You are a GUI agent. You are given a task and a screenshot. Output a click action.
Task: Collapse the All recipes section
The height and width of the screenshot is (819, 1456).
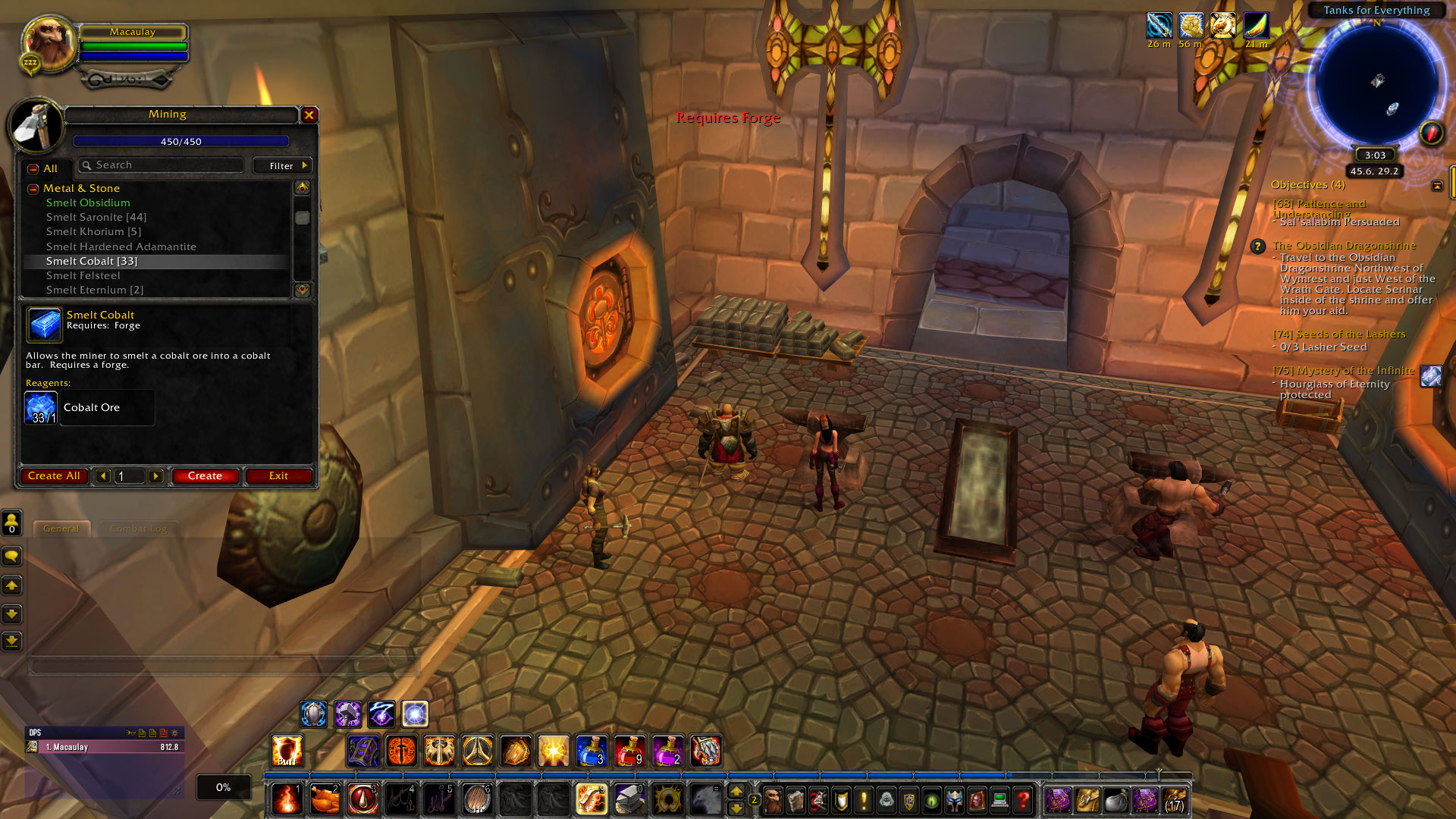32,168
